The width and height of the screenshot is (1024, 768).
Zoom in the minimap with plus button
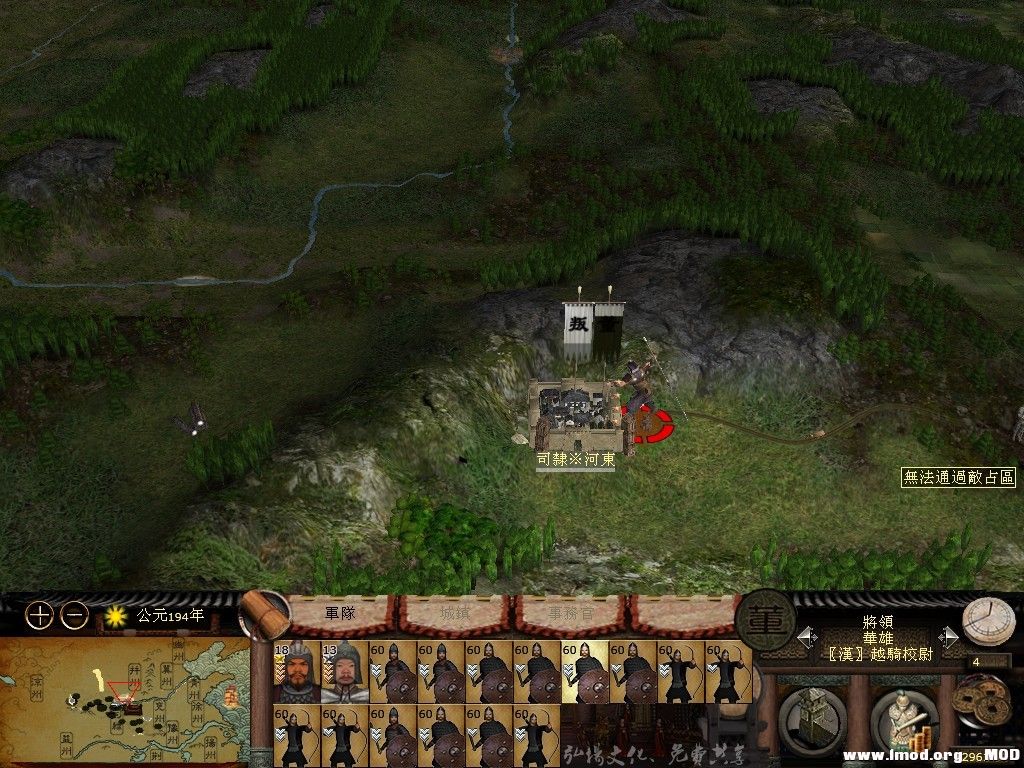click(x=39, y=616)
